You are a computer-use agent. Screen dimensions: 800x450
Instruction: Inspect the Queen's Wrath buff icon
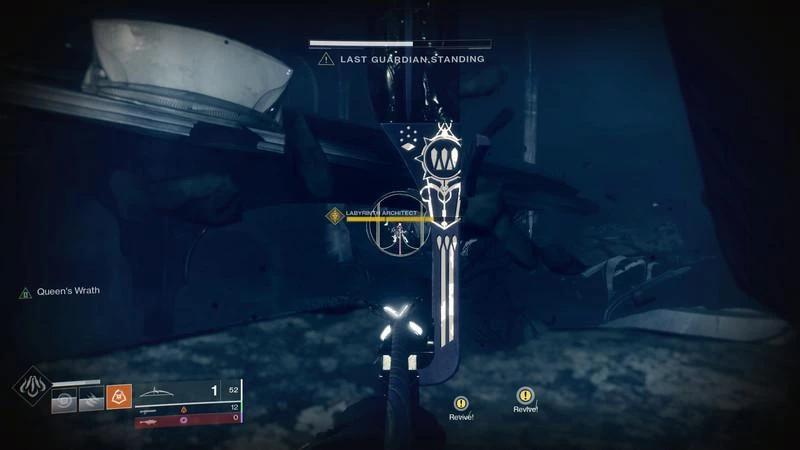click(x=25, y=292)
